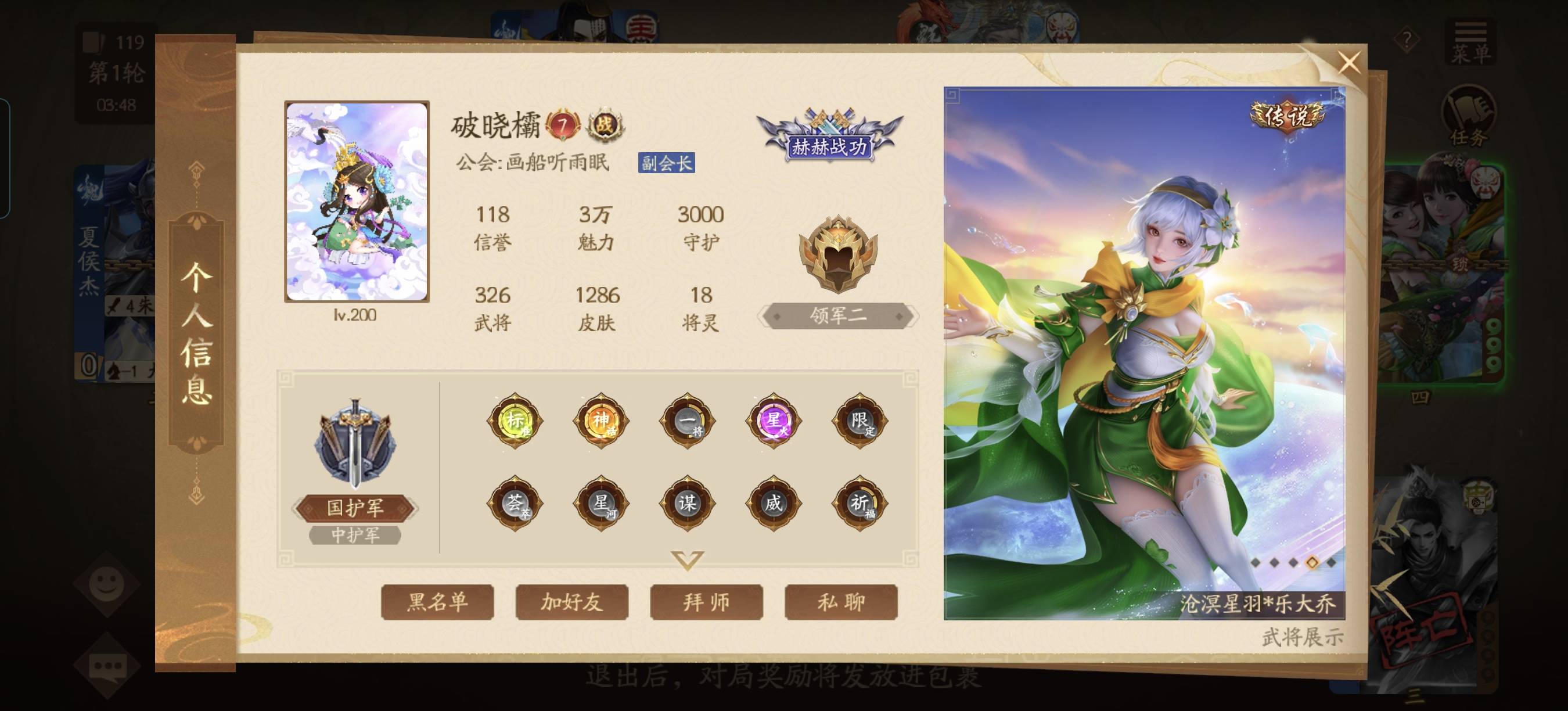The height and width of the screenshot is (711, 1568).
Task: Inspect the 谋 badge
Action: (687, 504)
